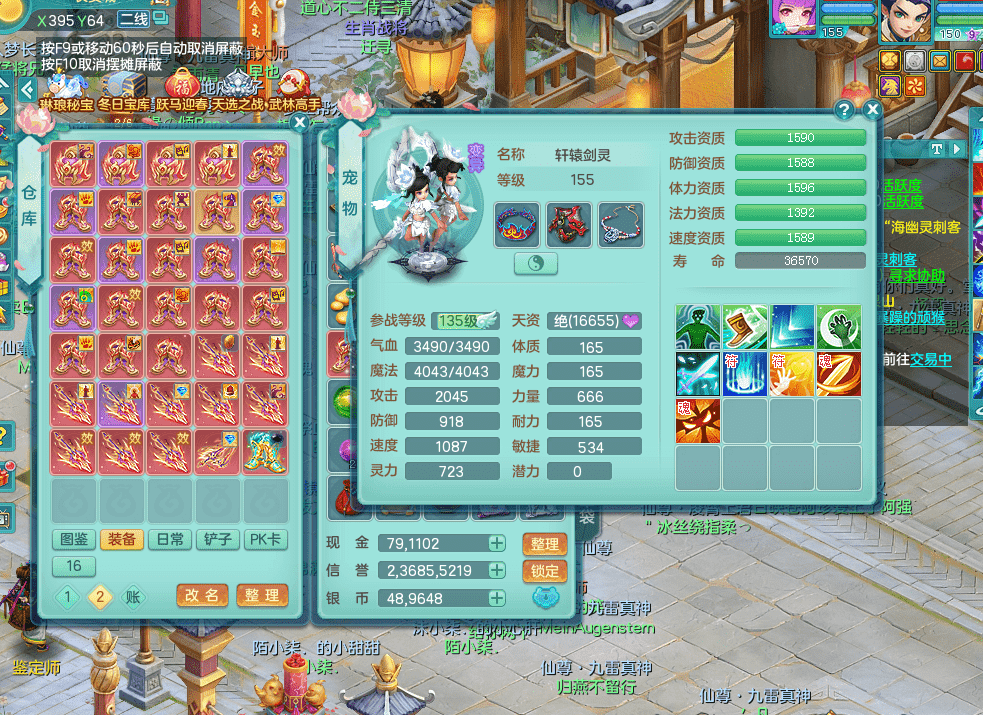
Task: Open the 日常 warehouse tab
Action: click(x=170, y=540)
